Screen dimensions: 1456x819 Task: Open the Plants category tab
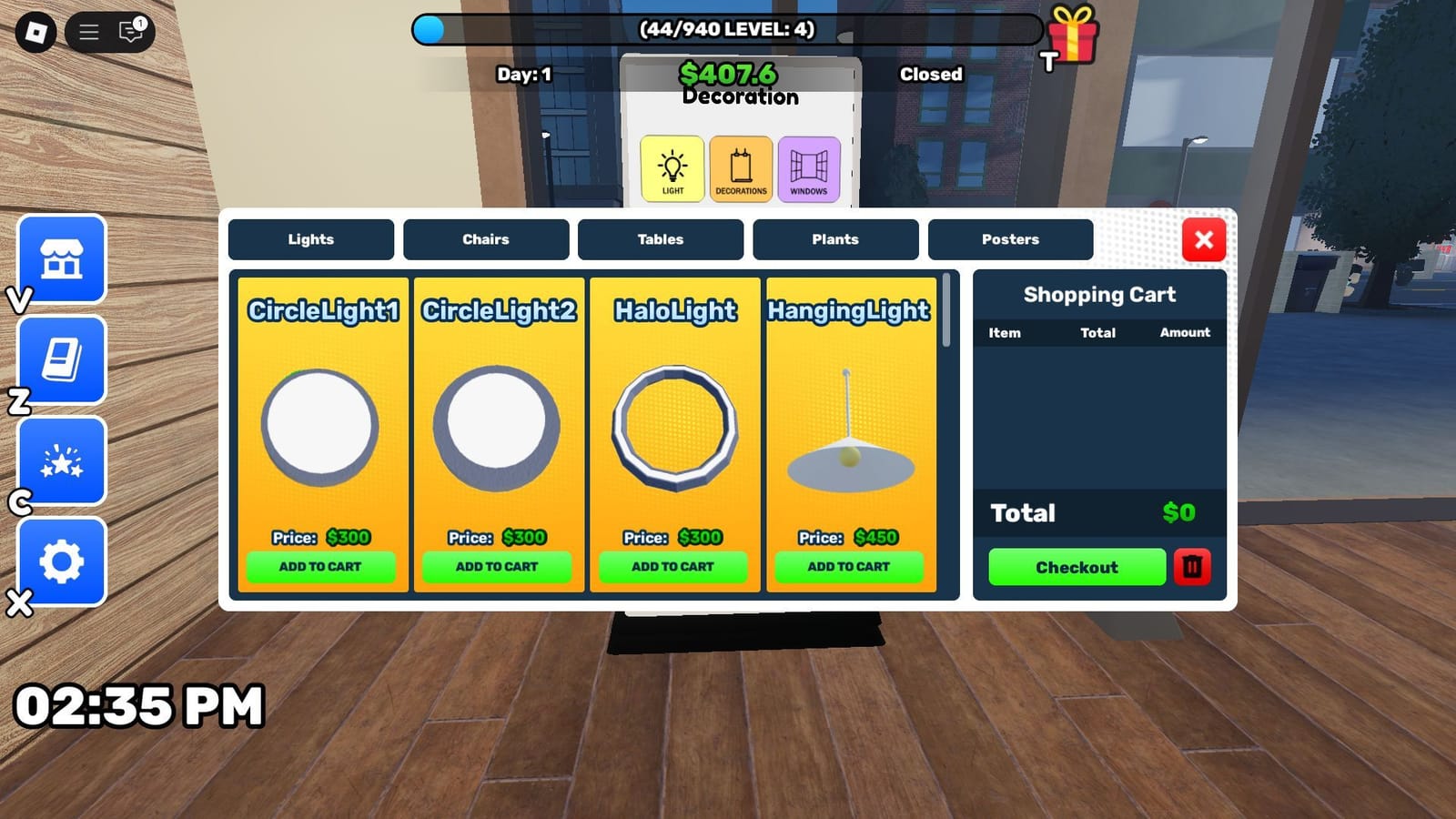(x=835, y=239)
